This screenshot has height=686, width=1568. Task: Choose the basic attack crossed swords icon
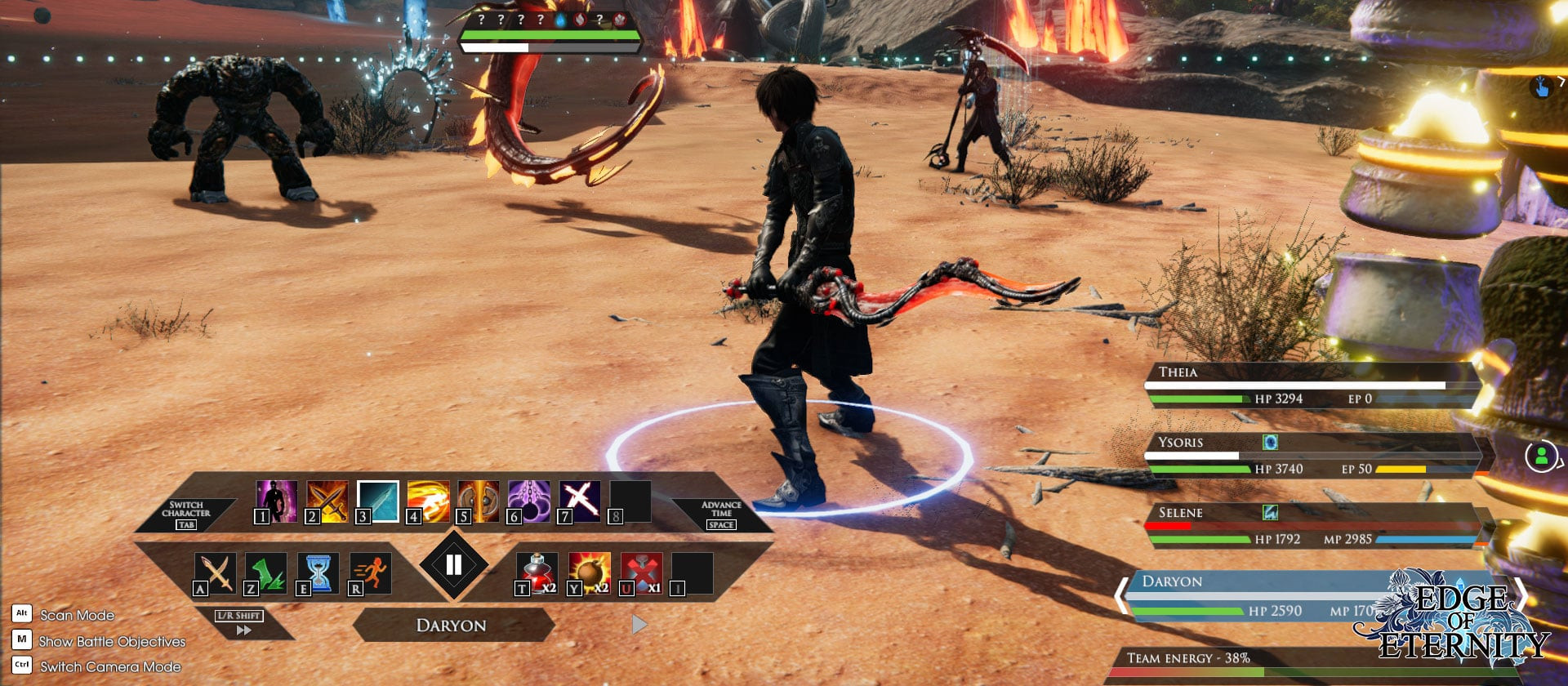(x=216, y=572)
